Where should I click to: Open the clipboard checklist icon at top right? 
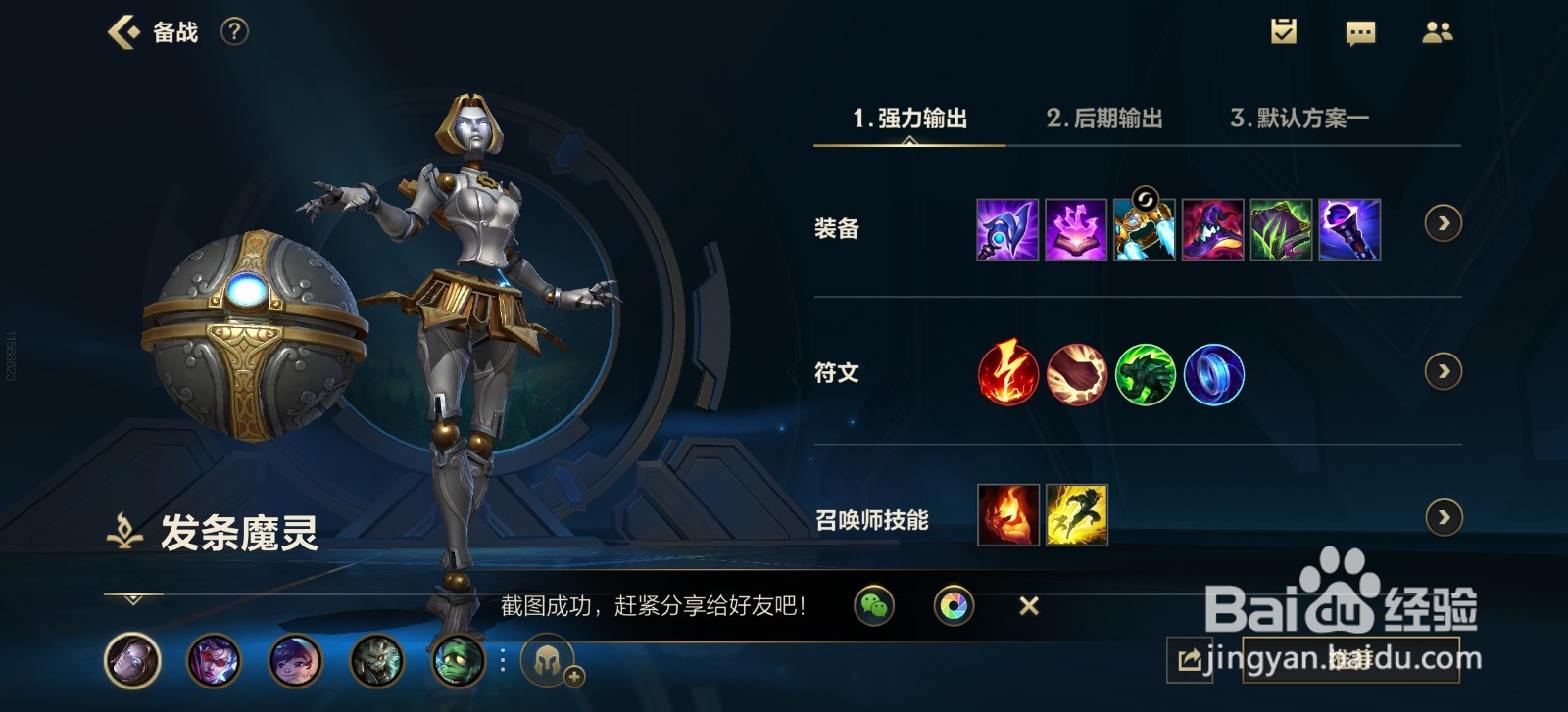(x=1284, y=32)
